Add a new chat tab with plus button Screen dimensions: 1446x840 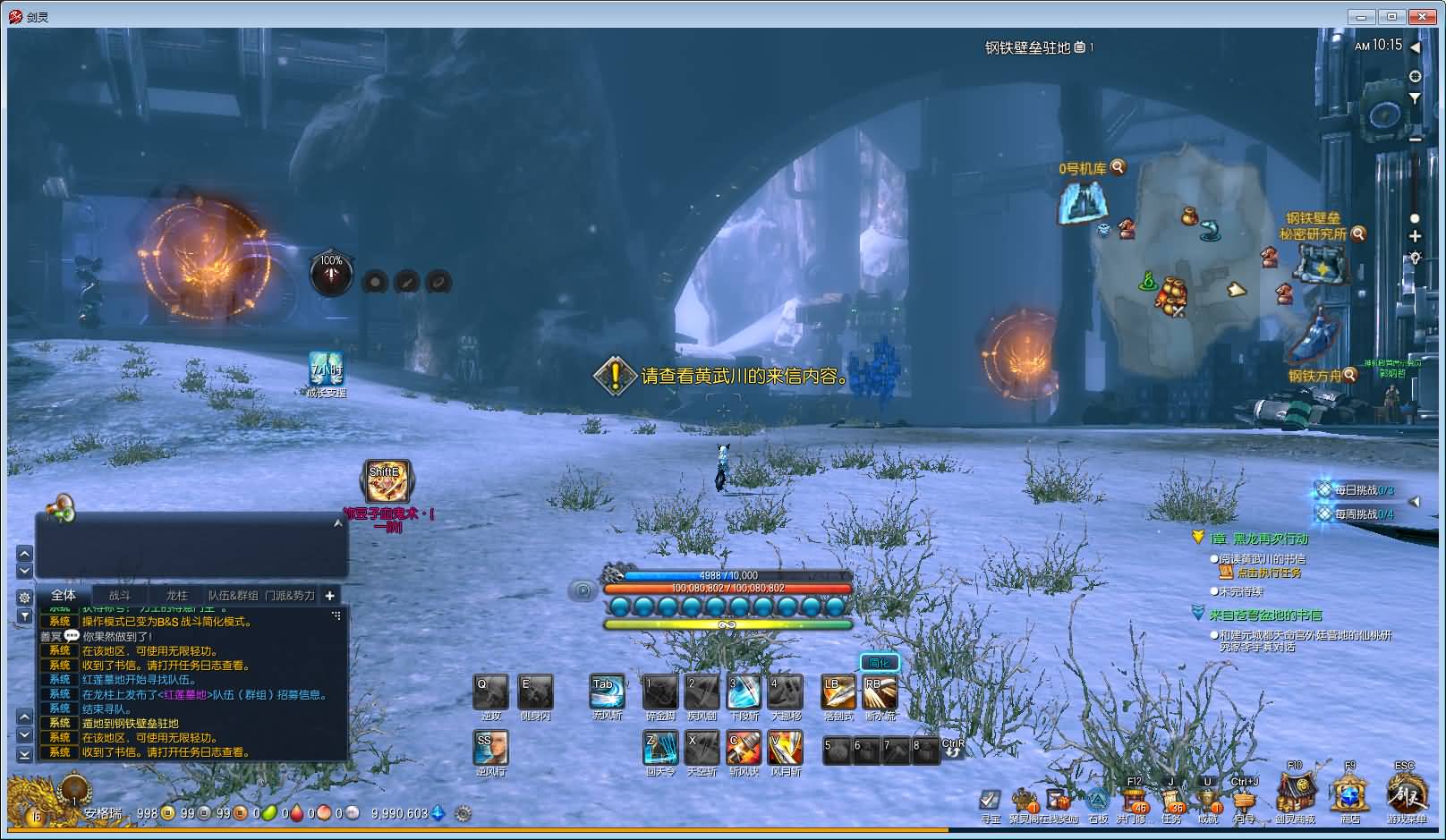tap(329, 595)
